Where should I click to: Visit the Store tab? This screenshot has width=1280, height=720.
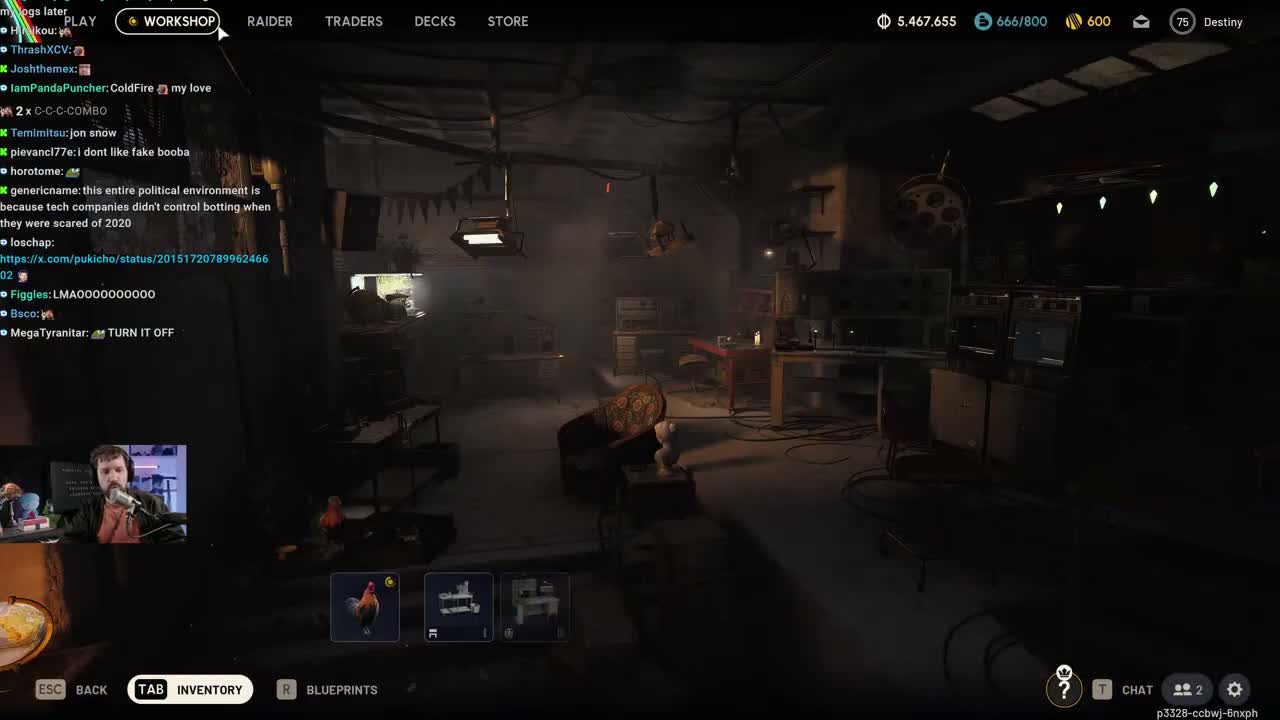coord(508,21)
